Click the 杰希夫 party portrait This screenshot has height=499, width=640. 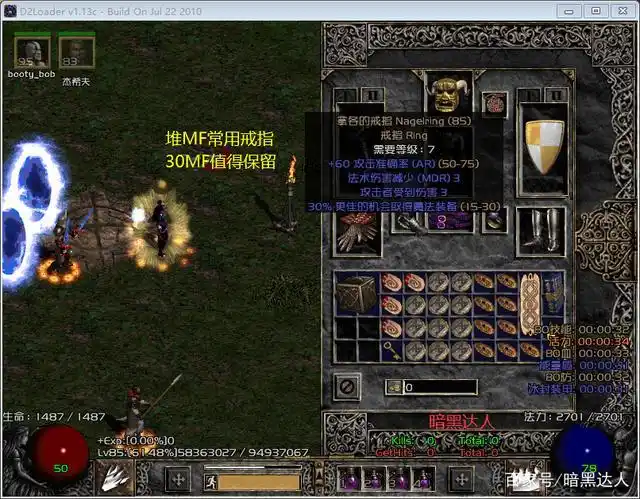tap(74, 53)
